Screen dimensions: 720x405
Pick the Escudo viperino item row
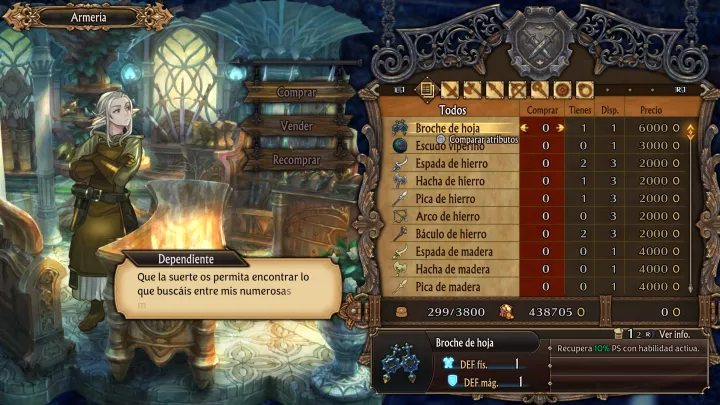click(x=450, y=146)
